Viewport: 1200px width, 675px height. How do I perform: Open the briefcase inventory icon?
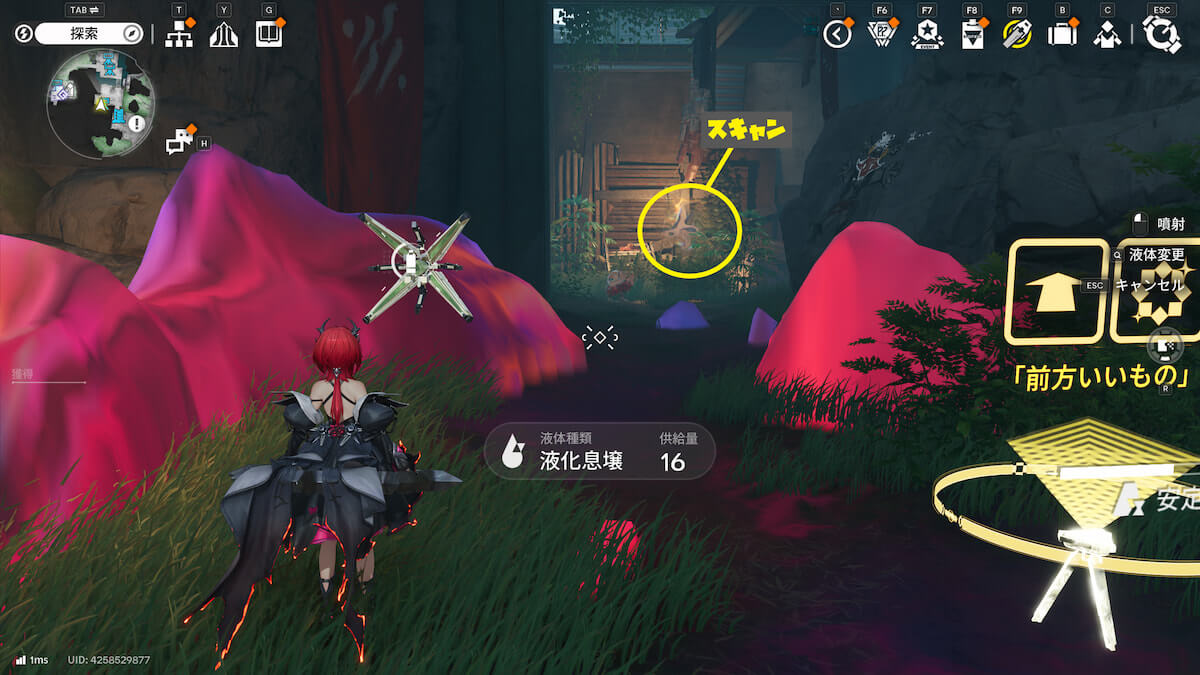[x=1061, y=35]
